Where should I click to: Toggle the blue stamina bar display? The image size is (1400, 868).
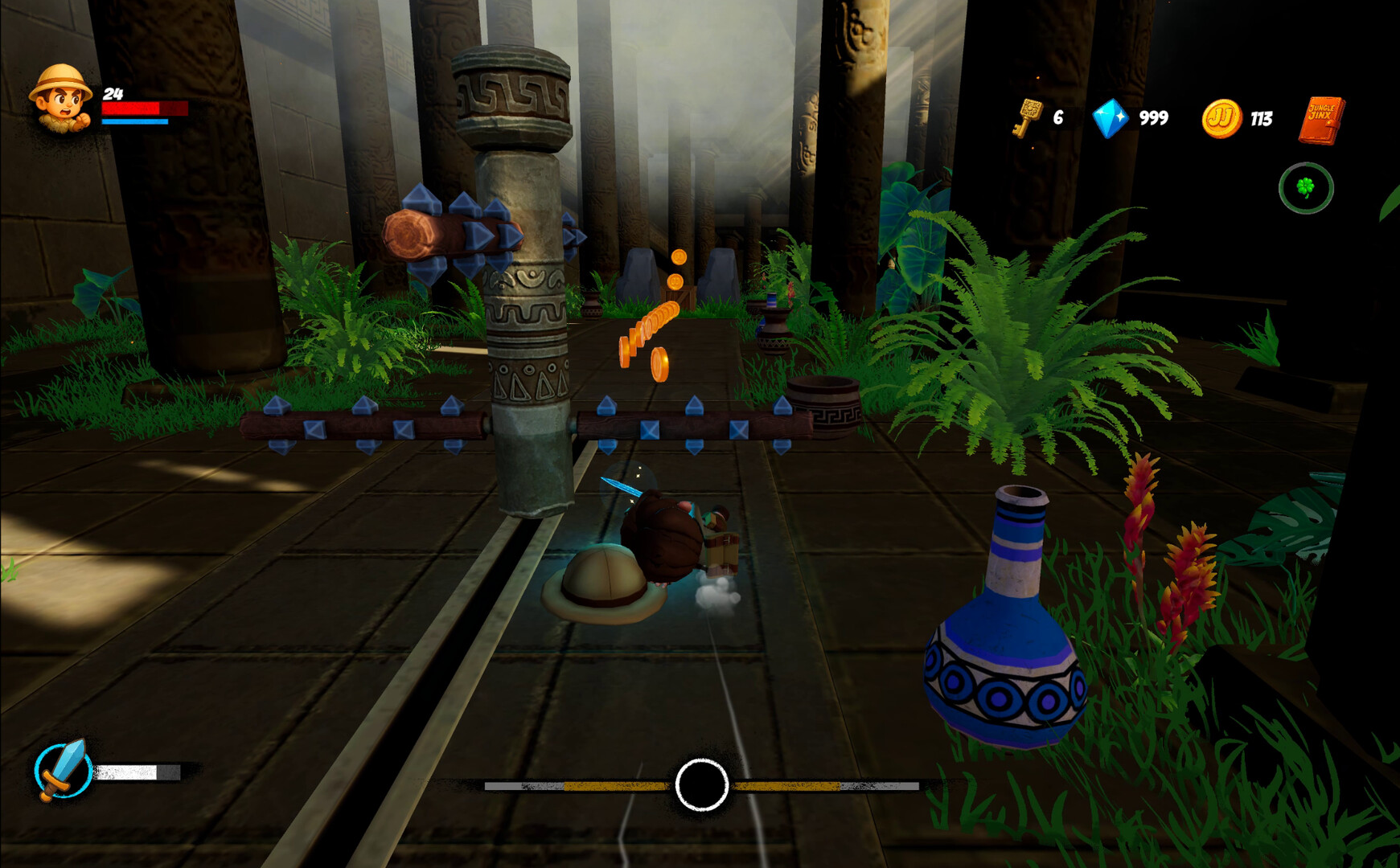pos(135,121)
